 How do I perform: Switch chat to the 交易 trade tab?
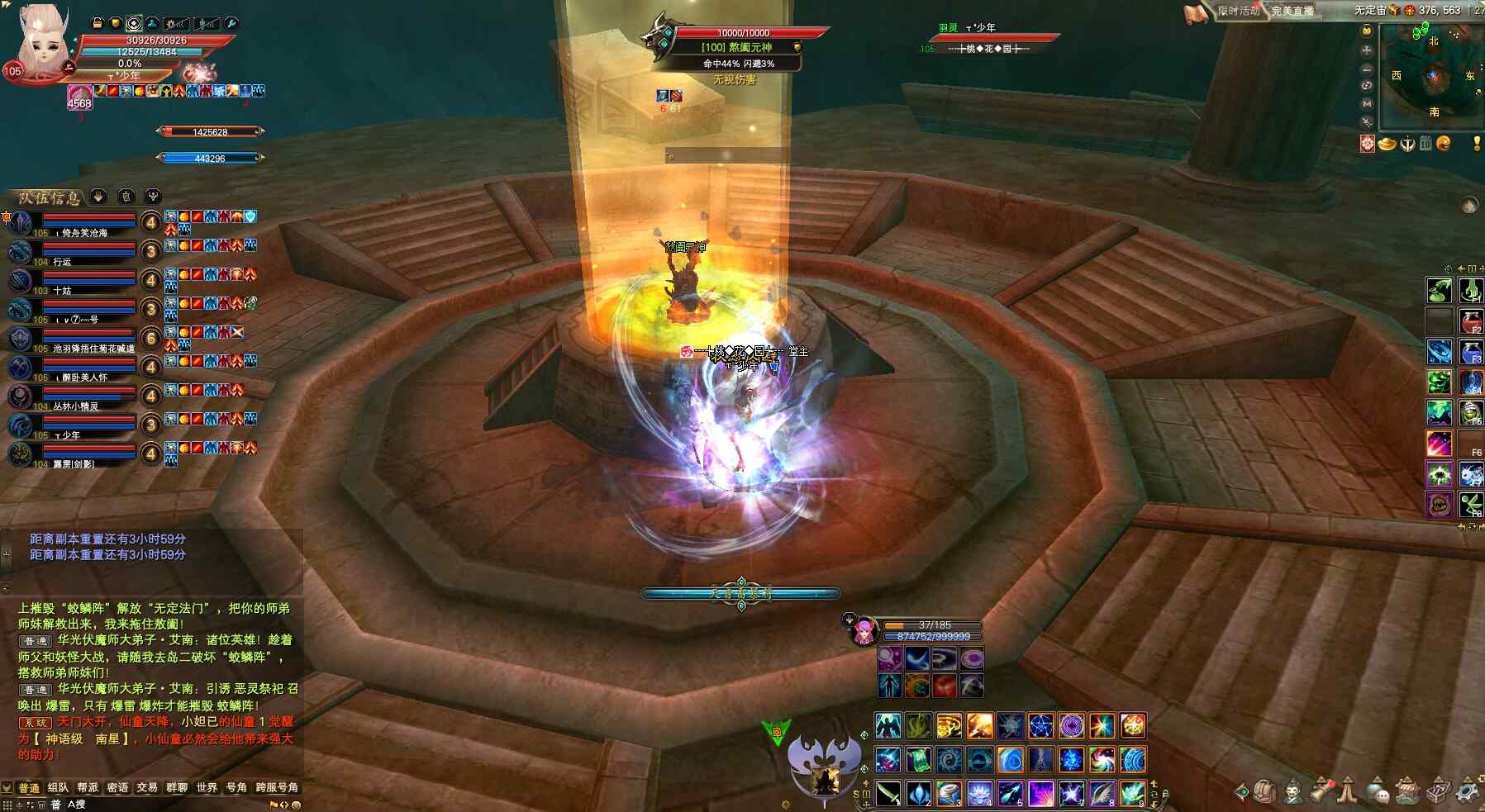point(147,787)
